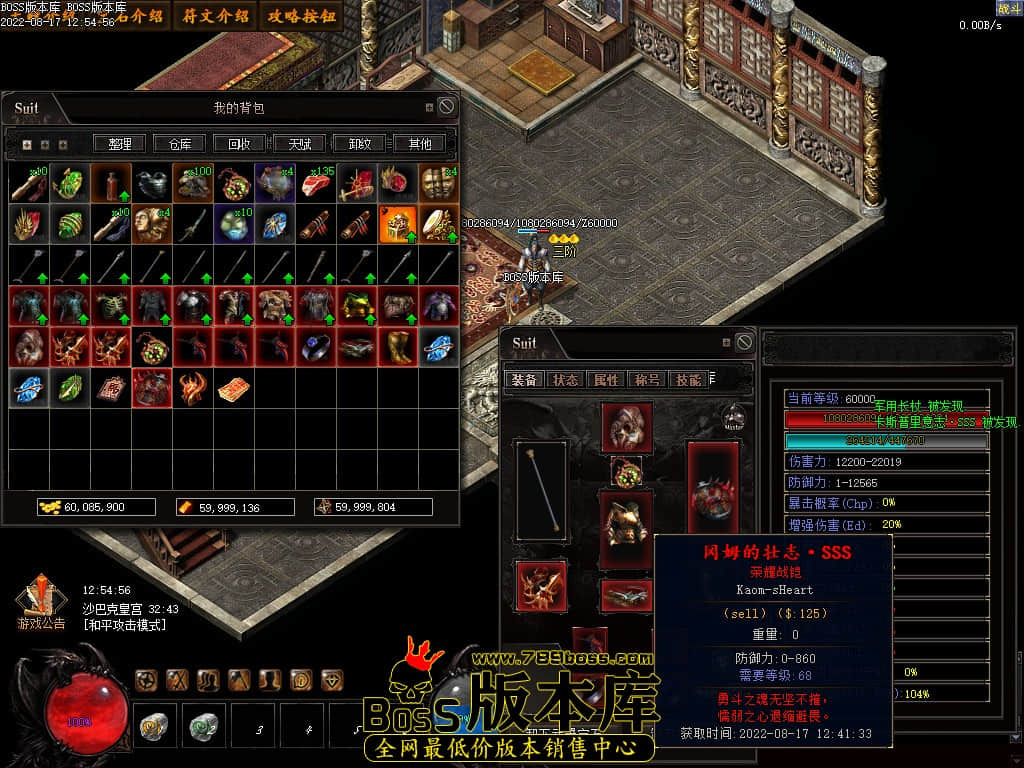Close the 我的背包 backpack window
Image resolution: width=1024 pixels, height=768 pixels.
(x=447, y=106)
